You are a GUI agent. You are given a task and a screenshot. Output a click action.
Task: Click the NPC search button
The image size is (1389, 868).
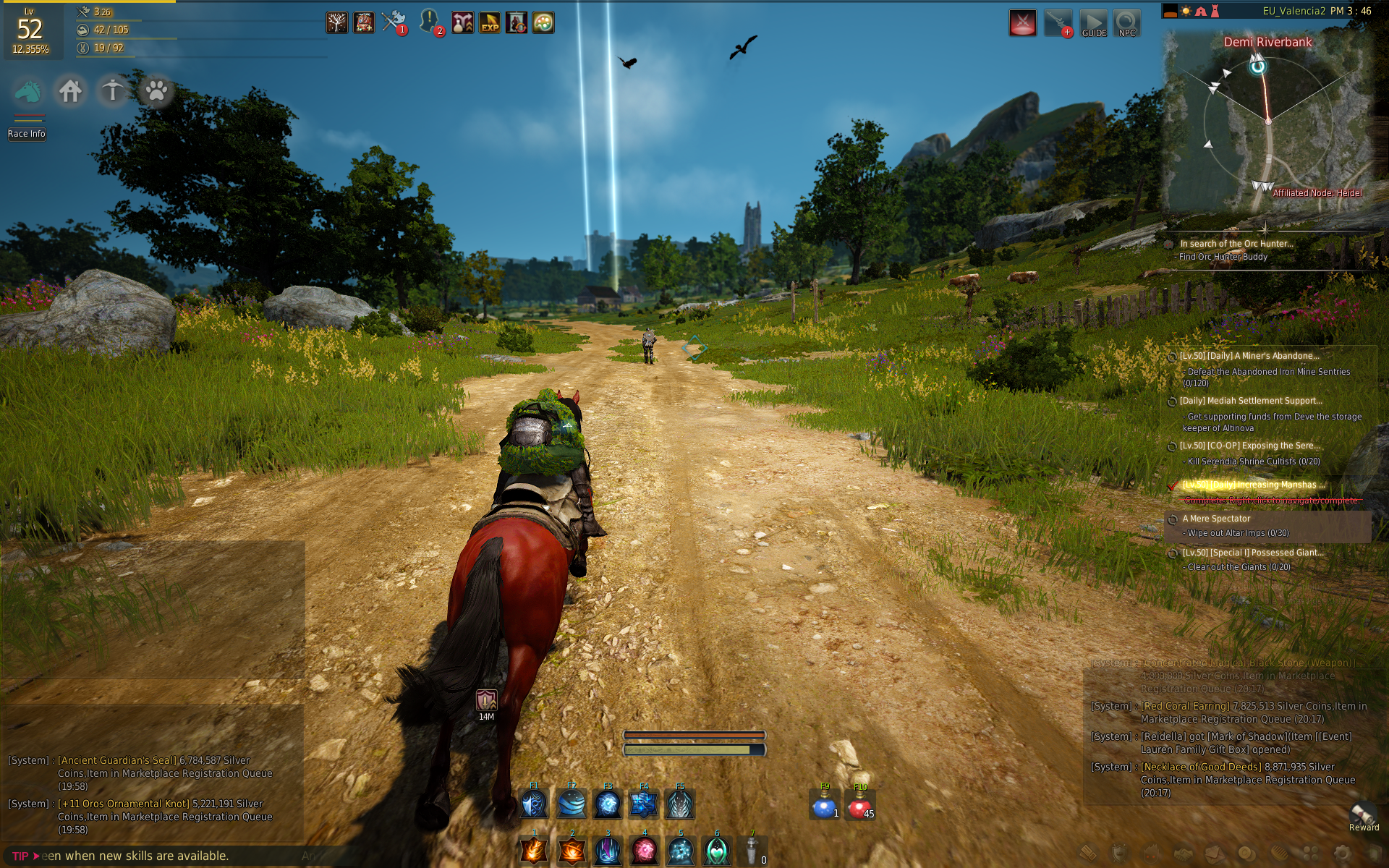point(1126,24)
